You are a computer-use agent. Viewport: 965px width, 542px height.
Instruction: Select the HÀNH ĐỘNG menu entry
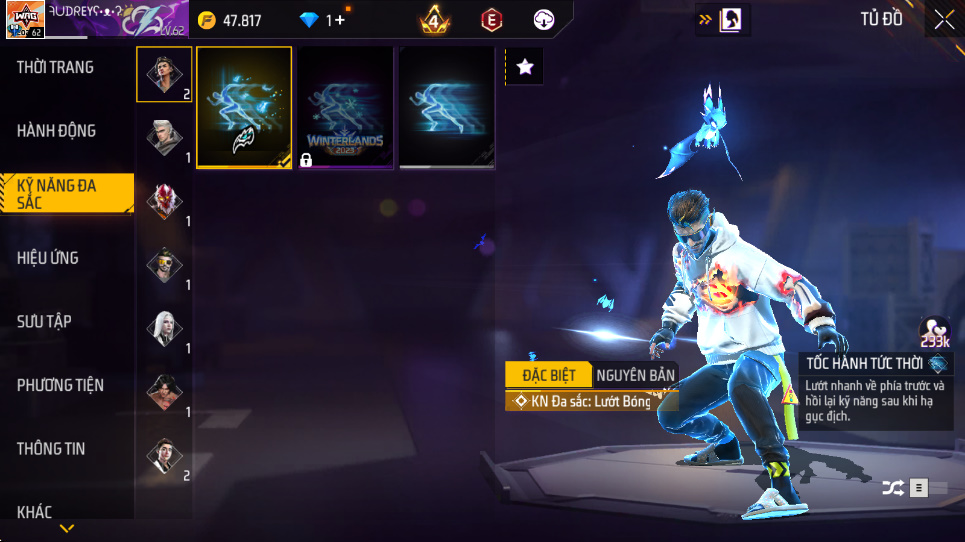click(57, 131)
